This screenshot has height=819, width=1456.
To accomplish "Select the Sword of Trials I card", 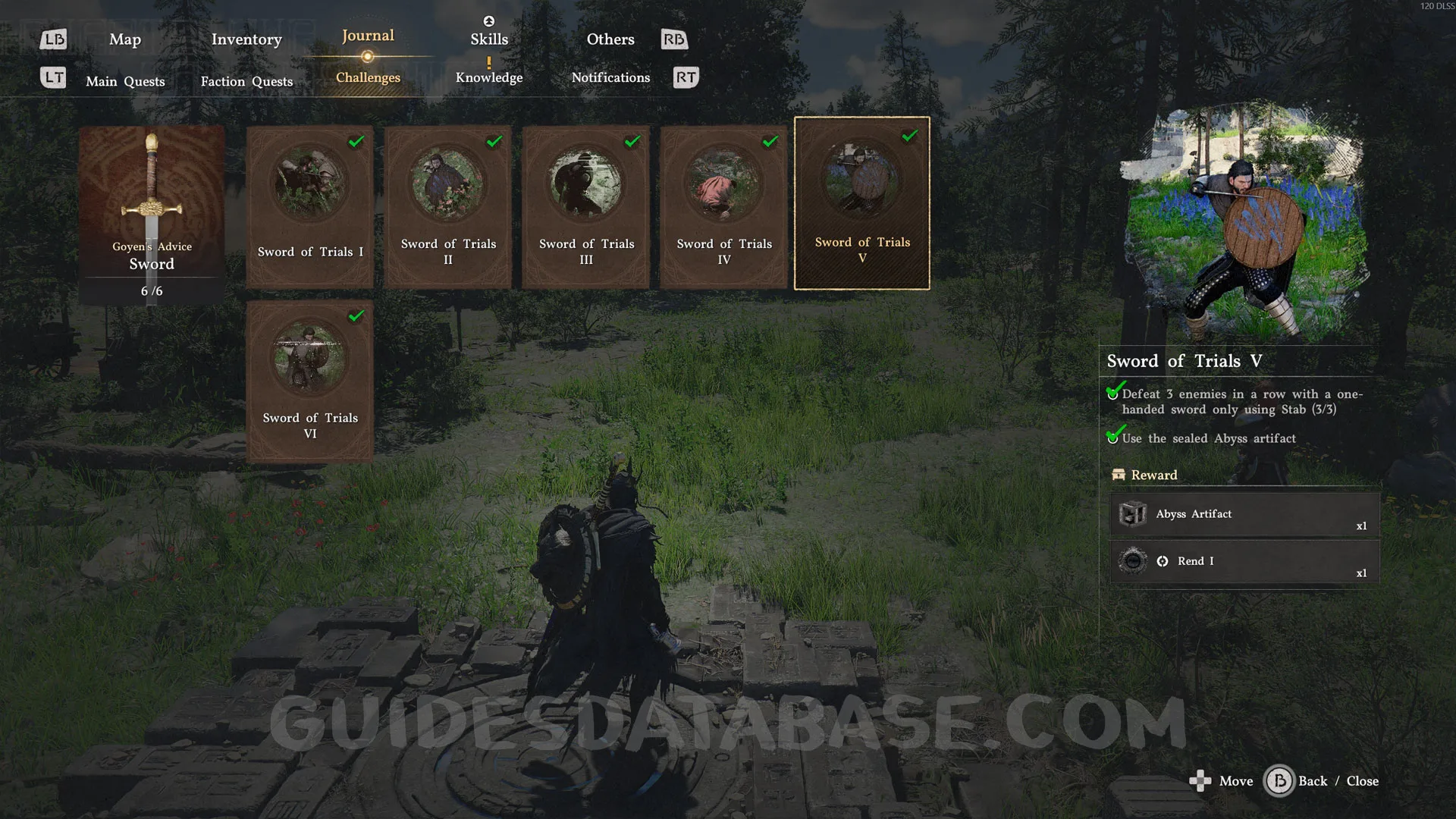I will [310, 206].
